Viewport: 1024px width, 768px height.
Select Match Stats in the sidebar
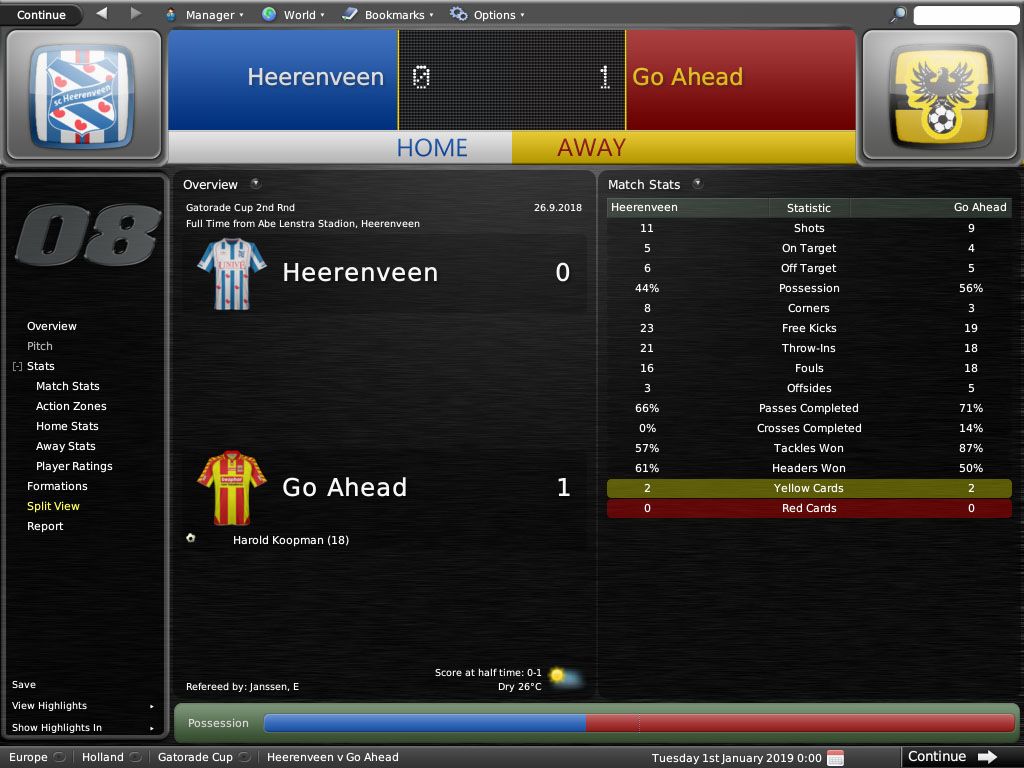(67, 386)
